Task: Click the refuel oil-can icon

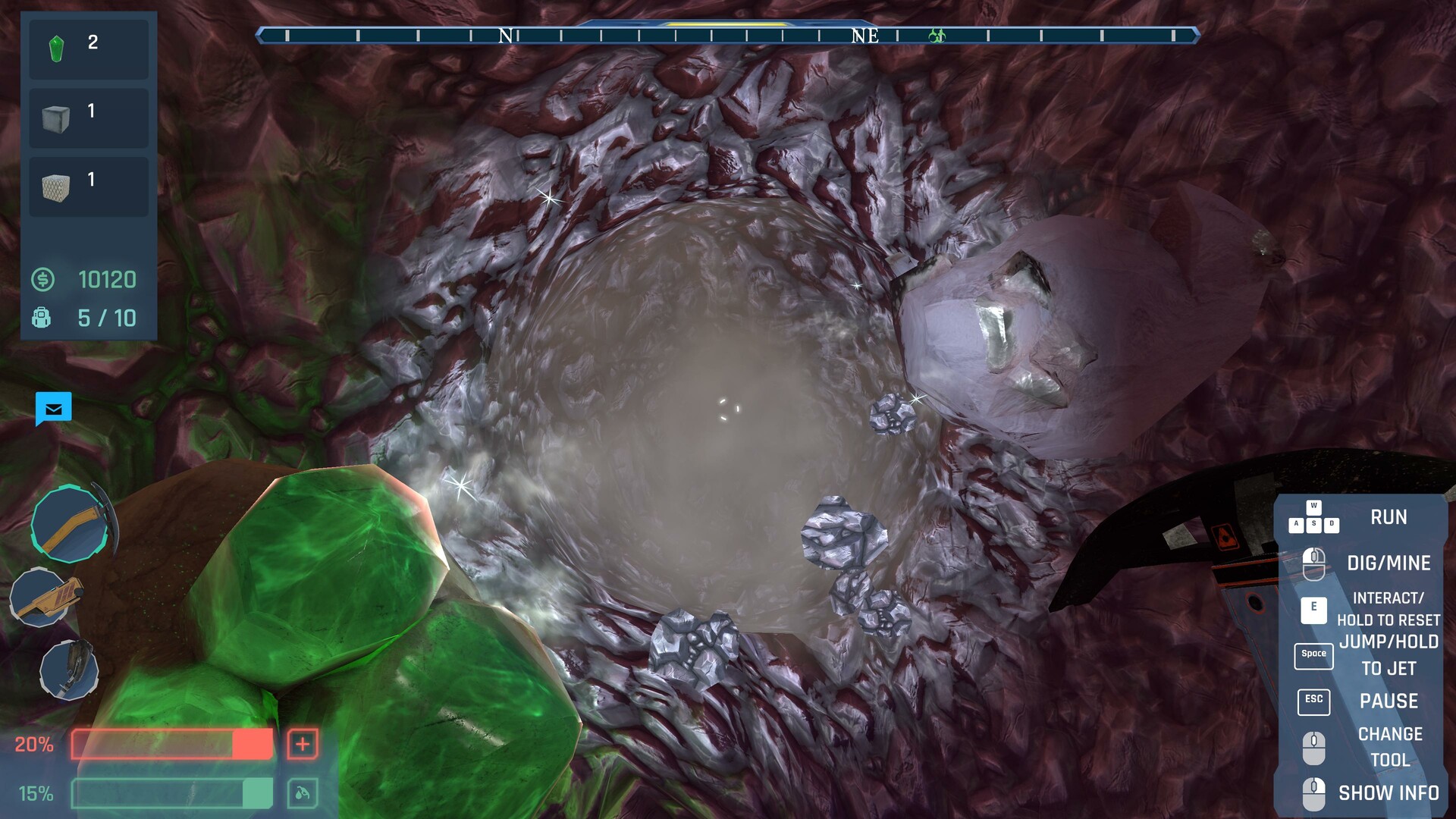Action: [301, 793]
